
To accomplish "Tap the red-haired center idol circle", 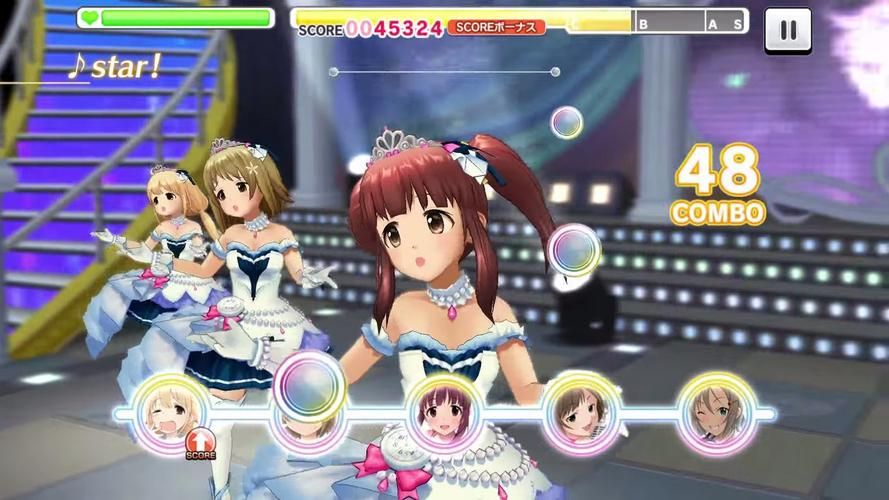I will (x=442, y=413).
